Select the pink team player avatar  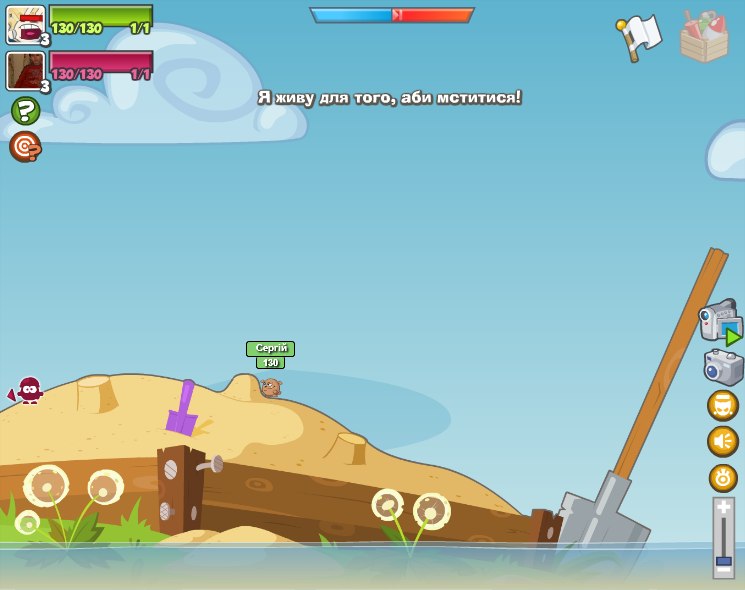click(x=25, y=70)
